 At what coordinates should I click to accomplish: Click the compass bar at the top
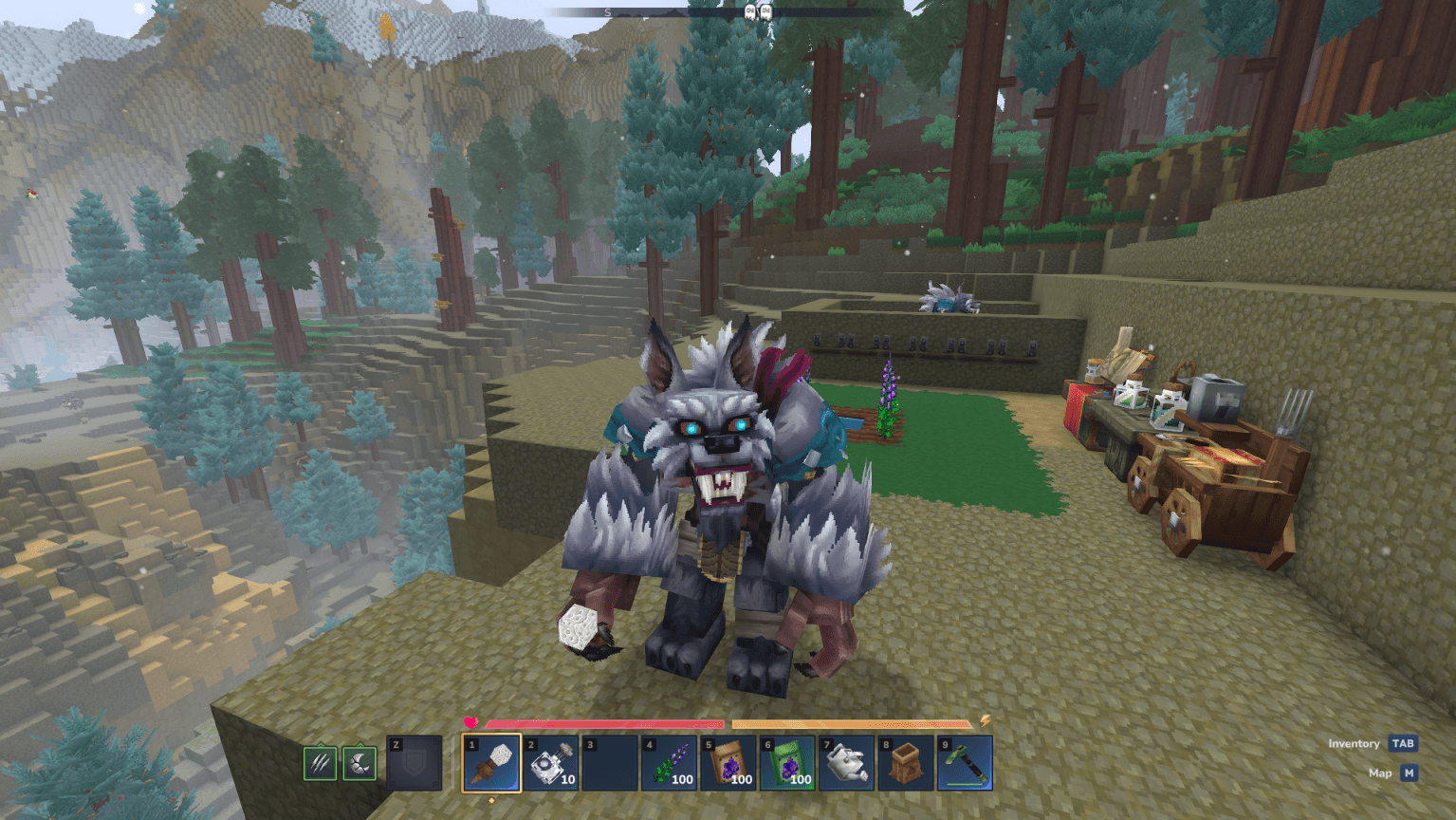click(721, 12)
